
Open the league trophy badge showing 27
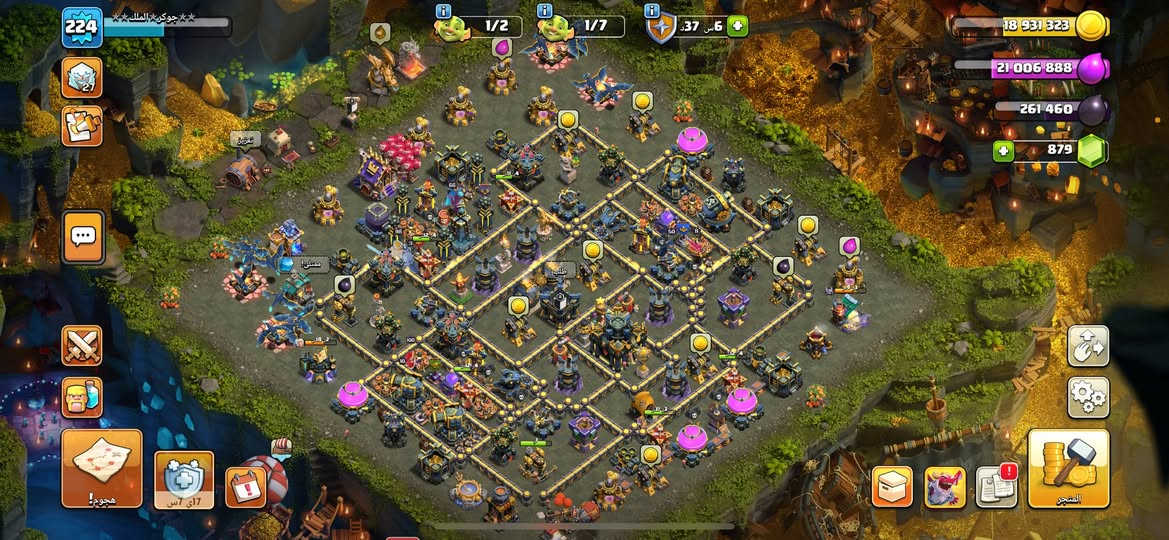[x=82, y=77]
